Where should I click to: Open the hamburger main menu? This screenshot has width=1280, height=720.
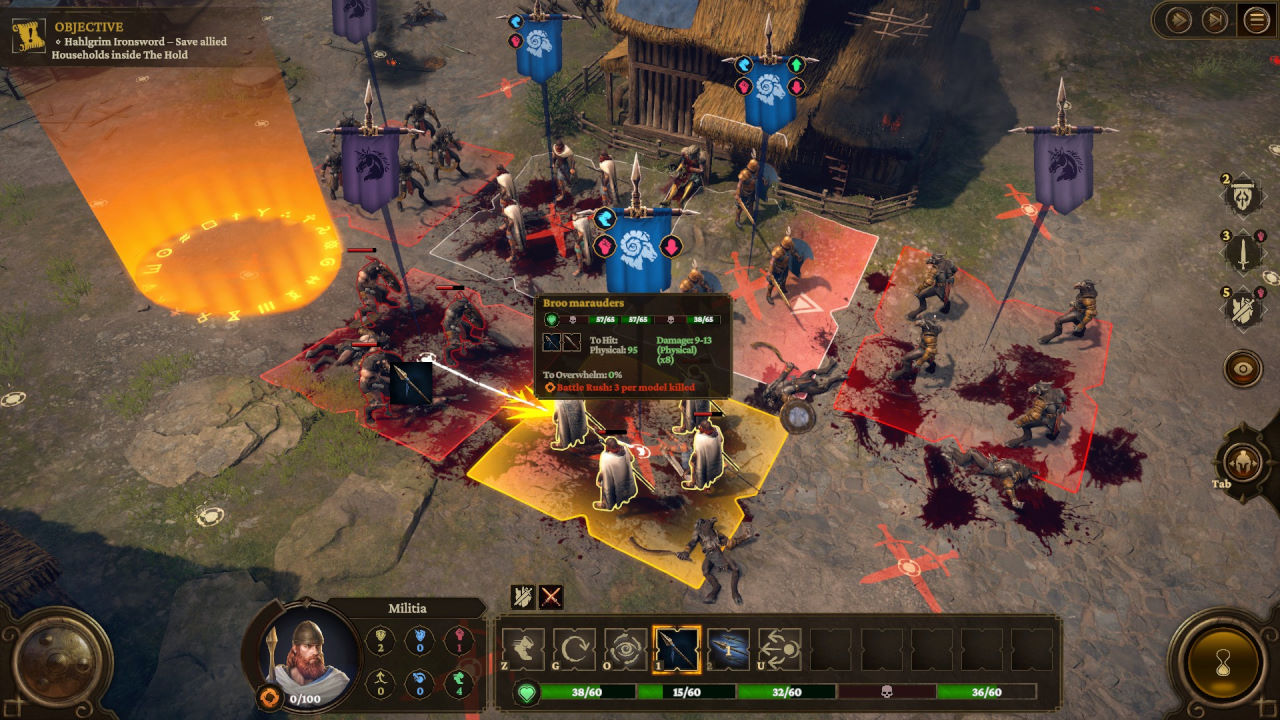pyautogui.click(x=1255, y=20)
